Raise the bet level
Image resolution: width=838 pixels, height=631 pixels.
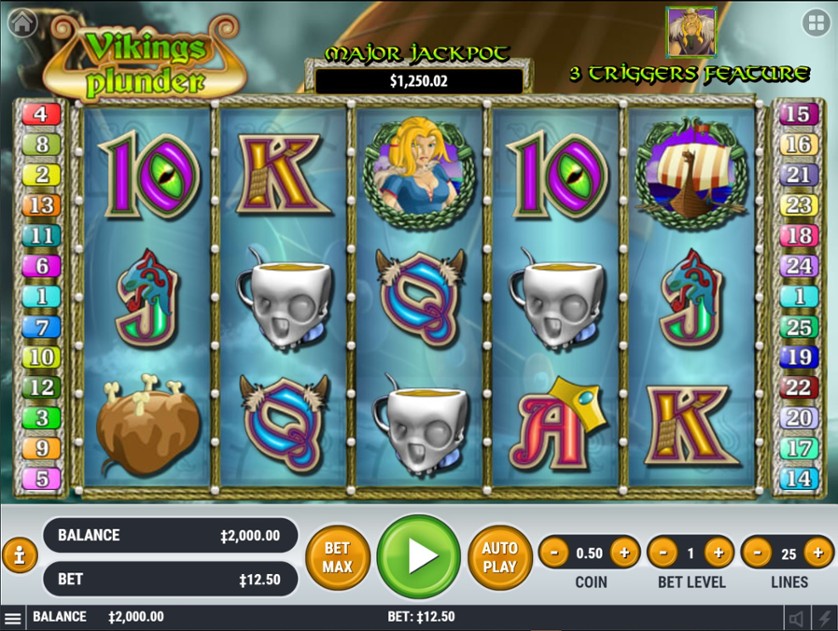718,552
